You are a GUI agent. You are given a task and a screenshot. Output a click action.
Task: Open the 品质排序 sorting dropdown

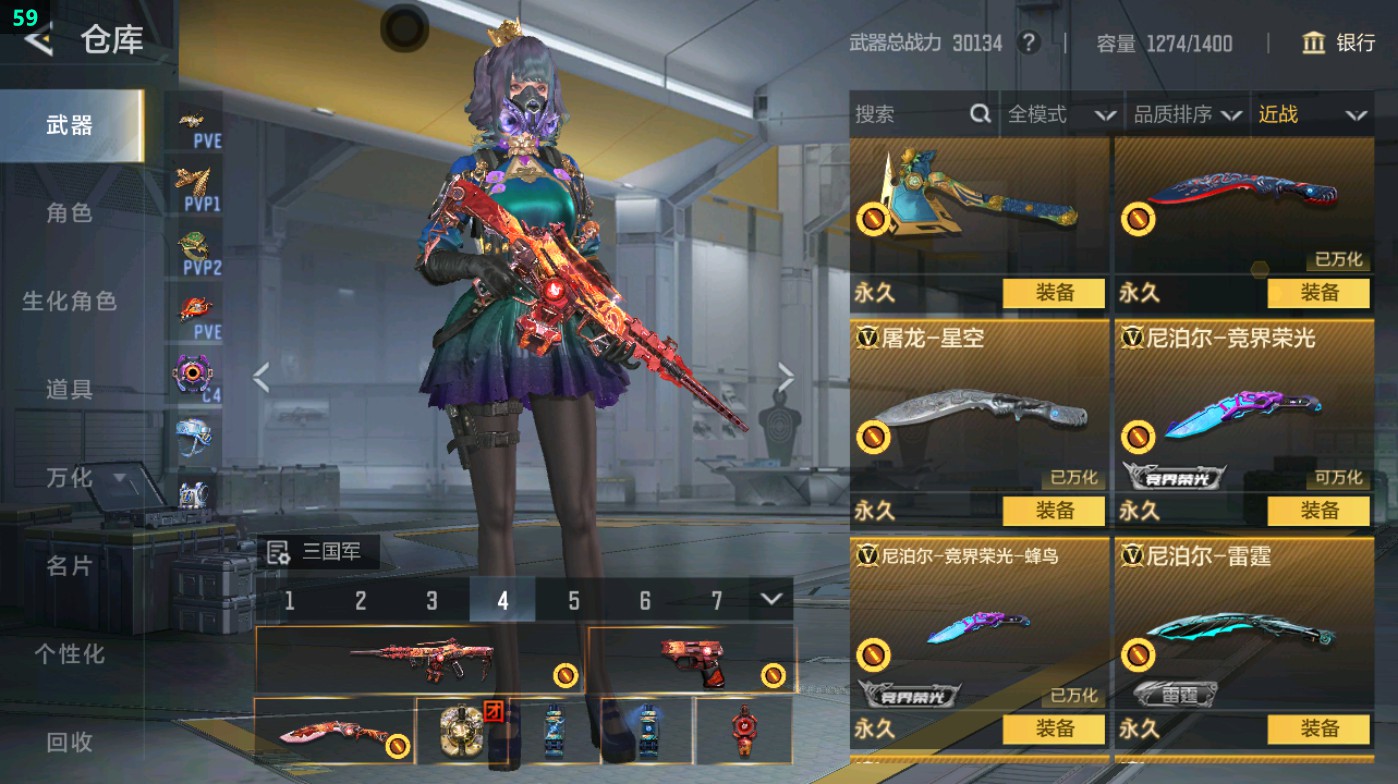[x=1187, y=115]
